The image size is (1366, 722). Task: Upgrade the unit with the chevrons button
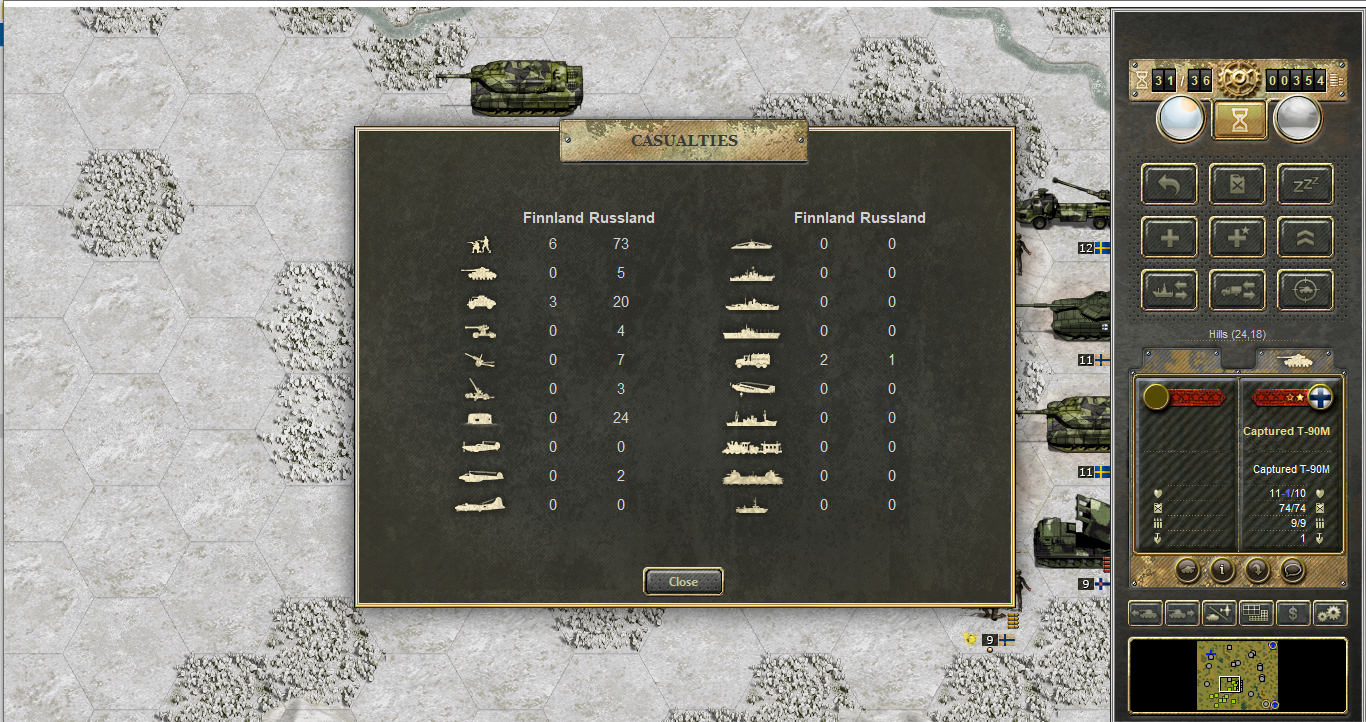[x=1305, y=237]
